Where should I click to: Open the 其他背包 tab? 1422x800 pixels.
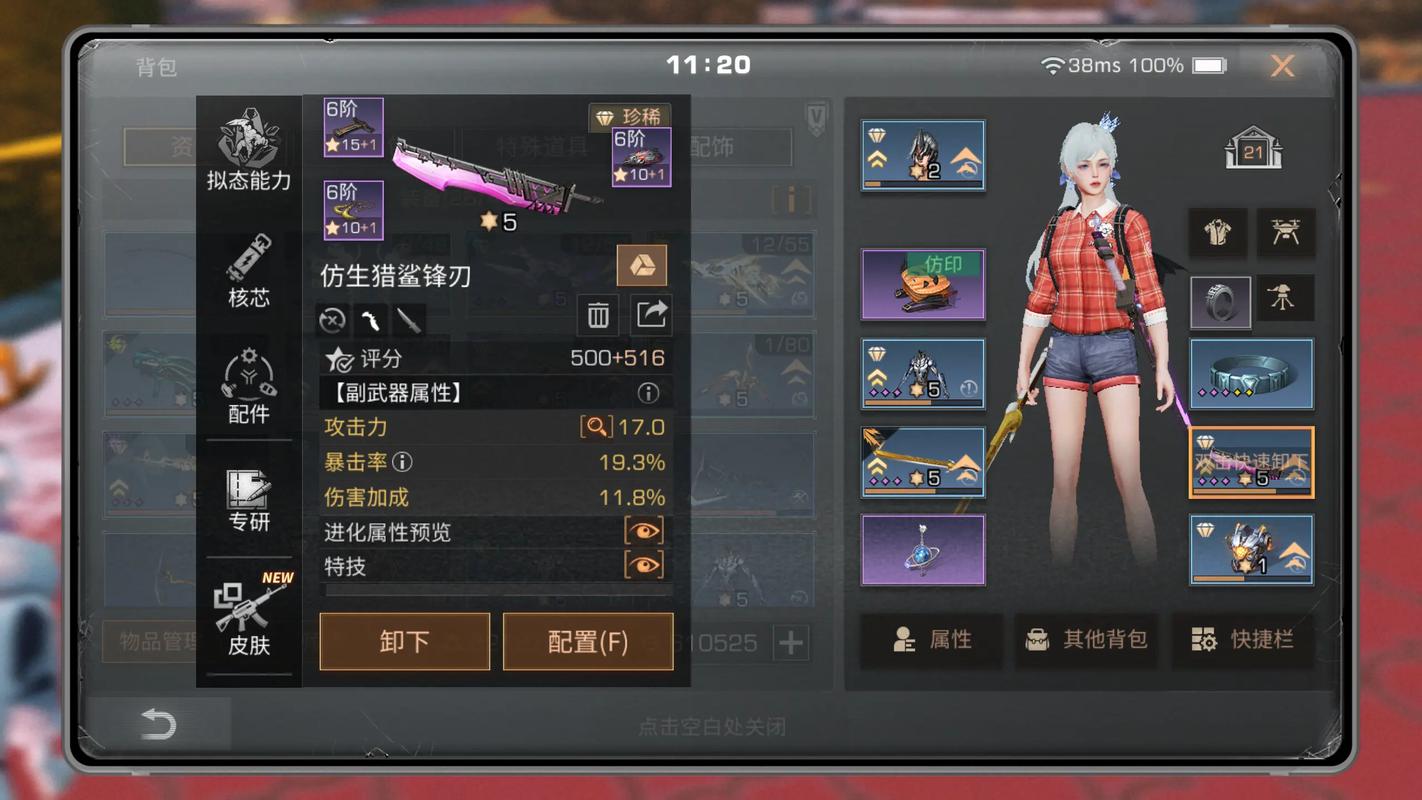(x=1087, y=641)
